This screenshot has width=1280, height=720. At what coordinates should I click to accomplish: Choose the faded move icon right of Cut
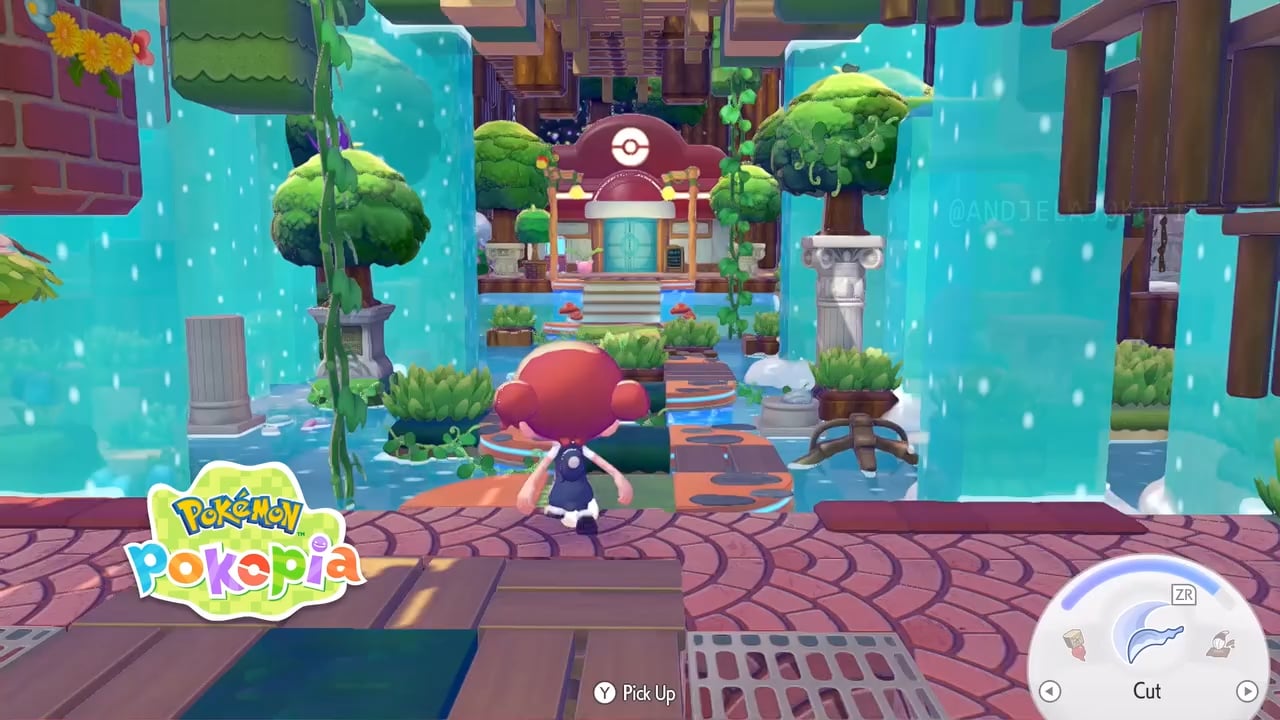[x=1220, y=644]
